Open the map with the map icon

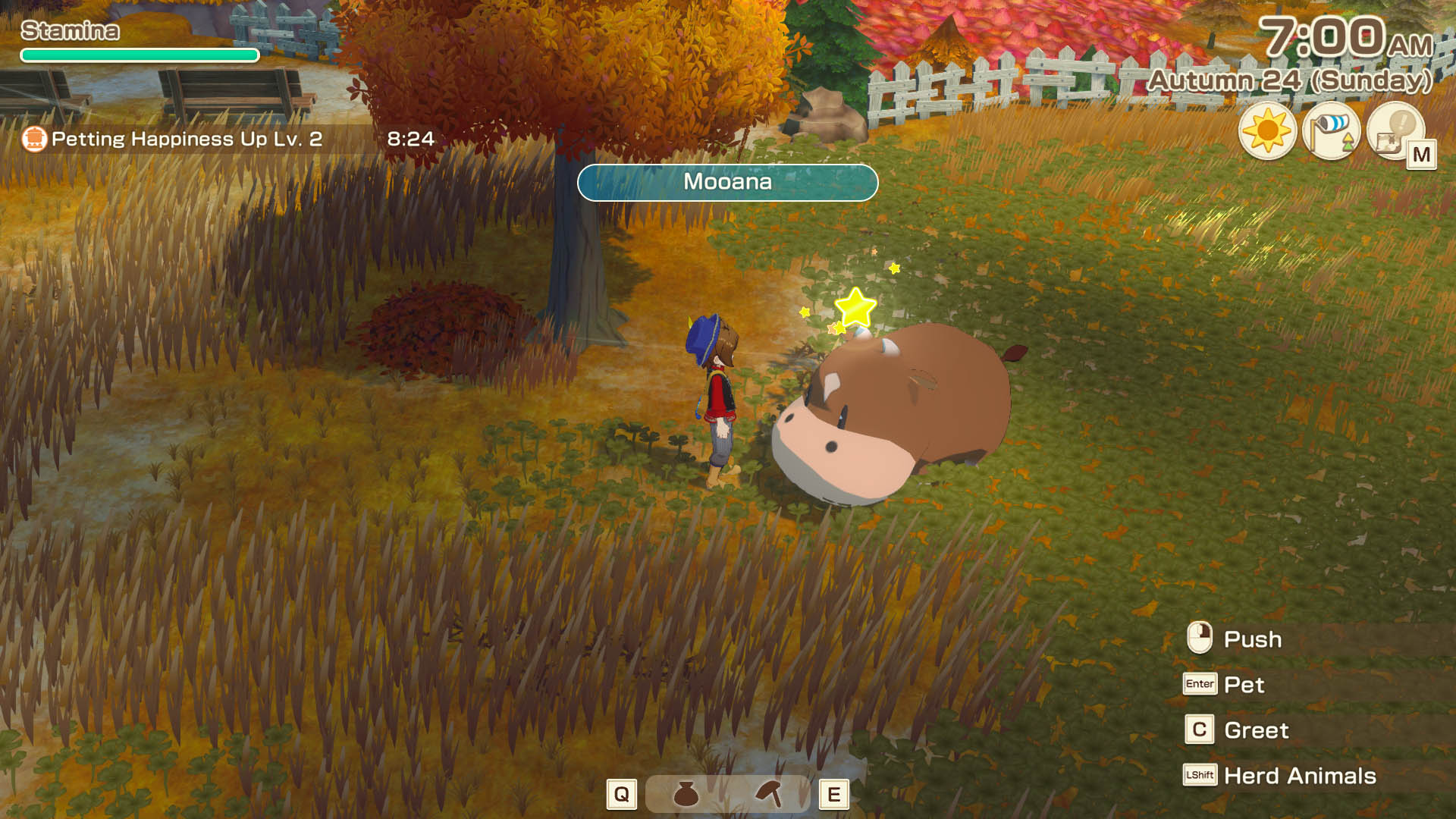1396,131
